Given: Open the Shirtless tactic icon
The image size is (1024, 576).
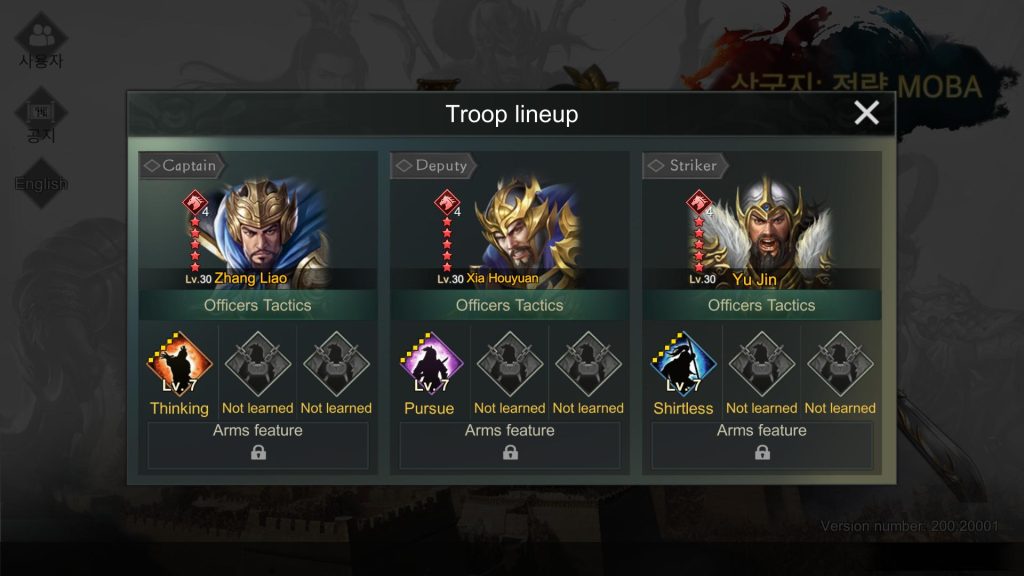Looking at the screenshot, I should [x=683, y=366].
